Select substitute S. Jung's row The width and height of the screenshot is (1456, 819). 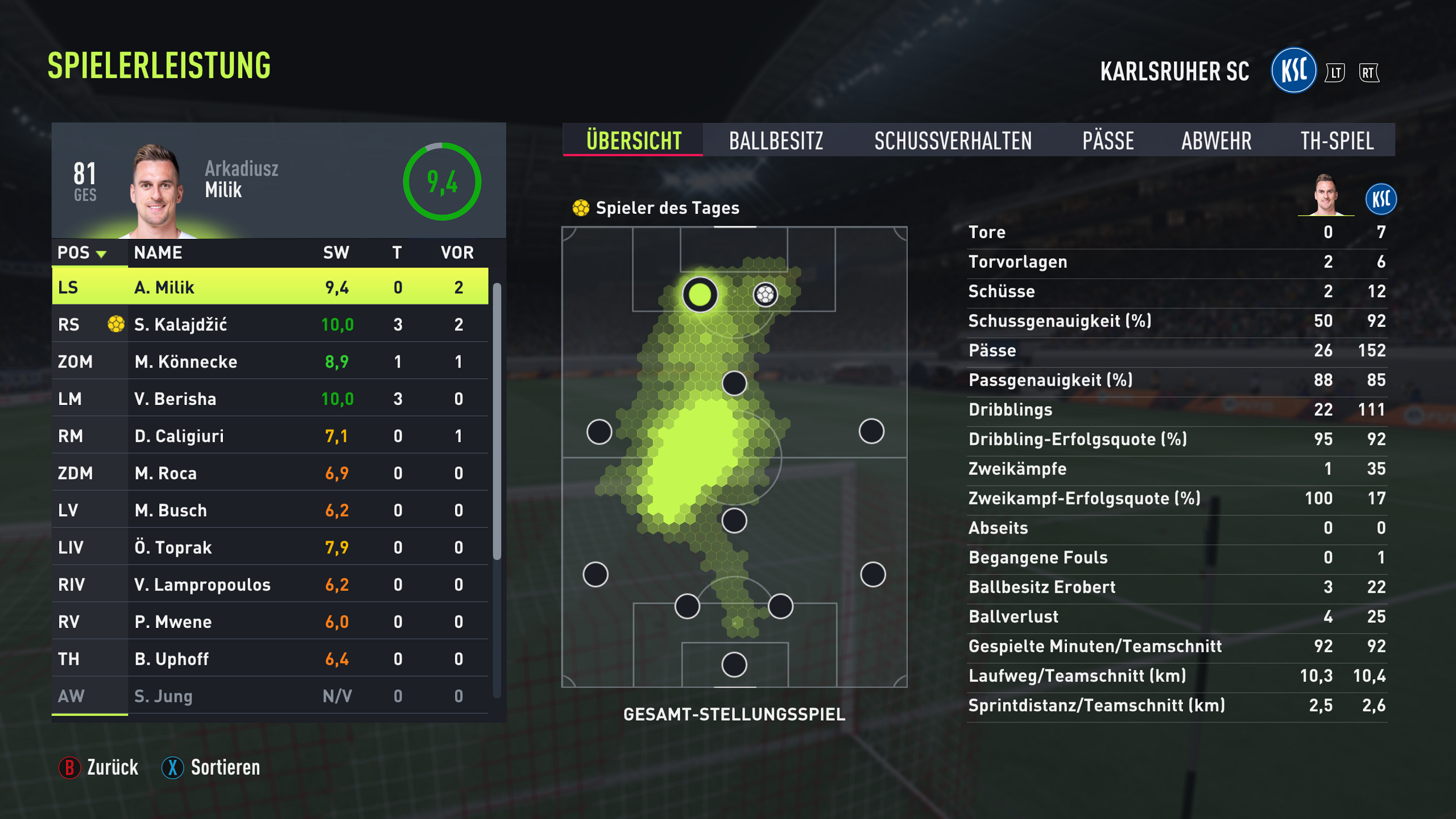(270, 696)
